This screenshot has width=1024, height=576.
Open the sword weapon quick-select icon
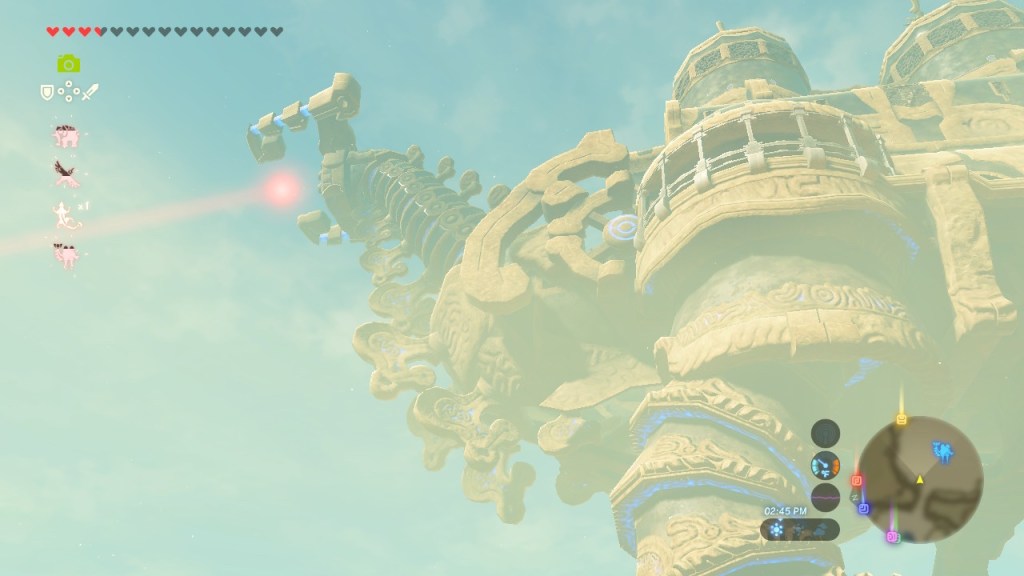(x=90, y=93)
